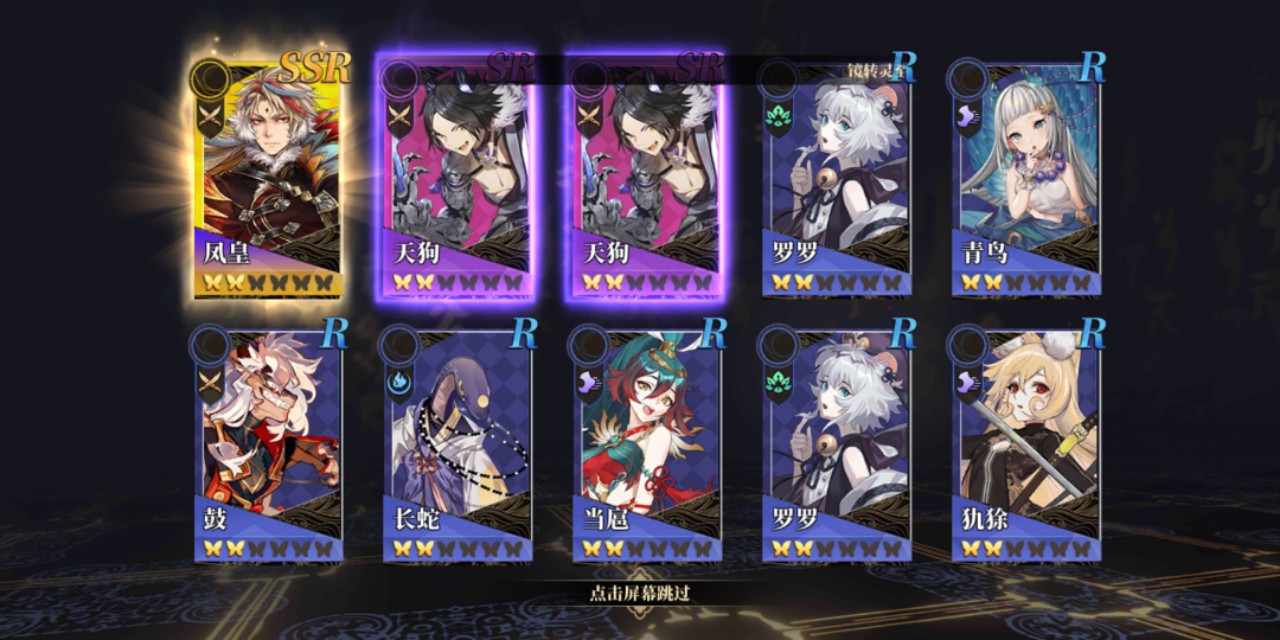Image resolution: width=1280 pixels, height=640 pixels.
Task: Choose the 青鸟 R card
Action: (x=1027, y=180)
